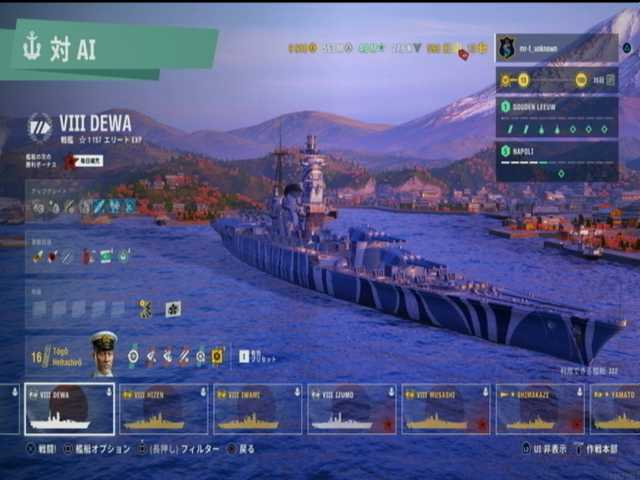Open the mr-t_unknown player profile panel

coord(556,47)
